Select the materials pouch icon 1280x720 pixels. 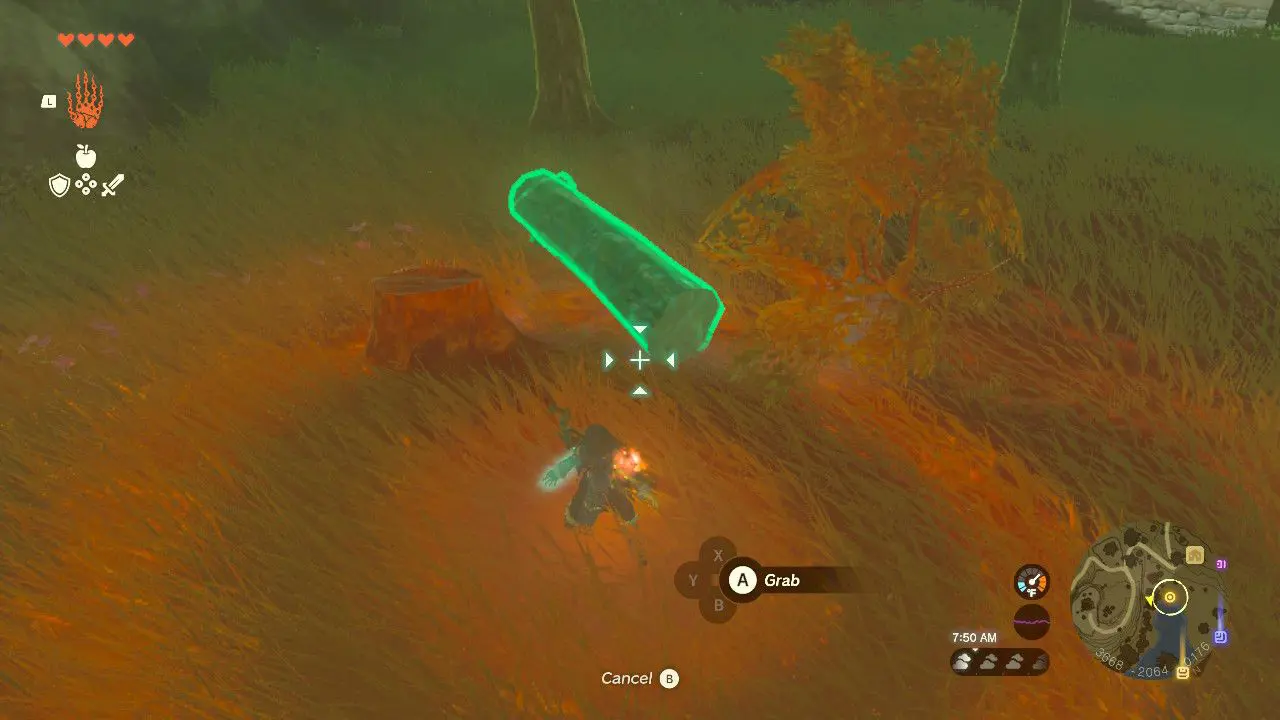coord(87,184)
